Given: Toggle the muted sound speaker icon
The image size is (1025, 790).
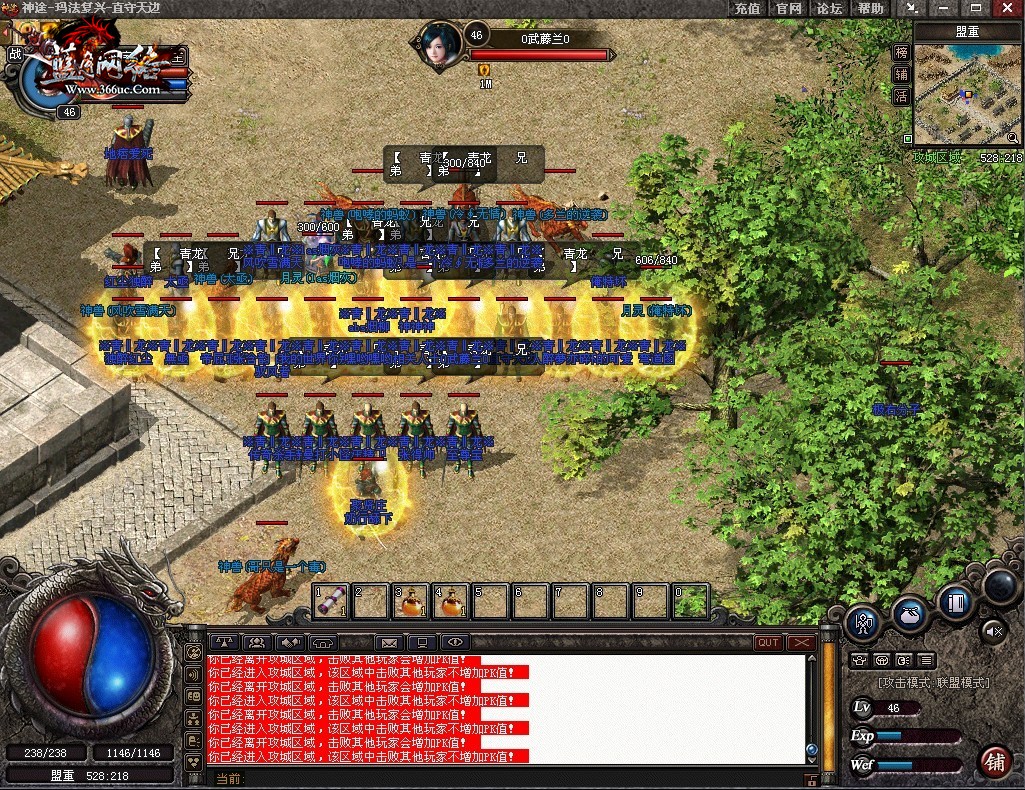Looking at the screenshot, I should click(x=993, y=630).
